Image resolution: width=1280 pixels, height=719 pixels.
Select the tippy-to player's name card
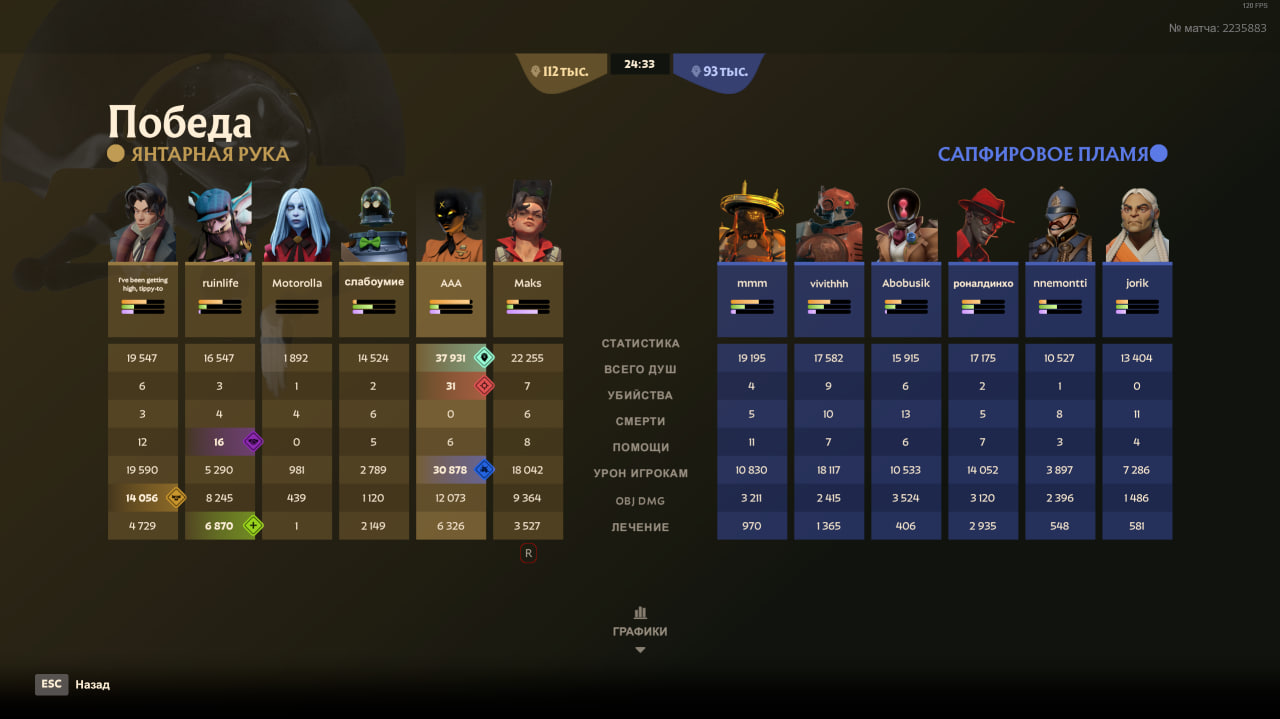pyautogui.click(x=143, y=299)
